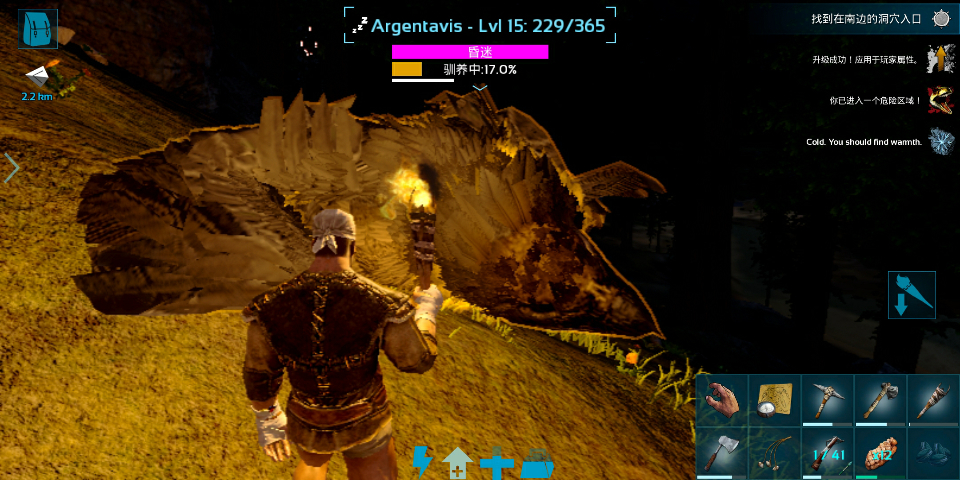Select the bola hotbar slot
960x480 pixels.
tap(774, 453)
